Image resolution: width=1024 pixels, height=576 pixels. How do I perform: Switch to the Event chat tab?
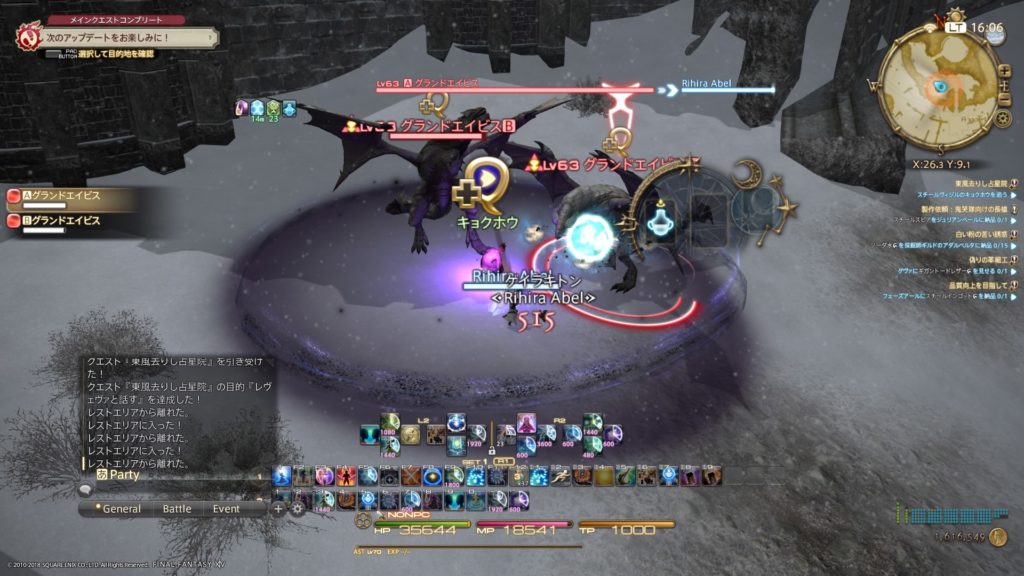(x=225, y=508)
